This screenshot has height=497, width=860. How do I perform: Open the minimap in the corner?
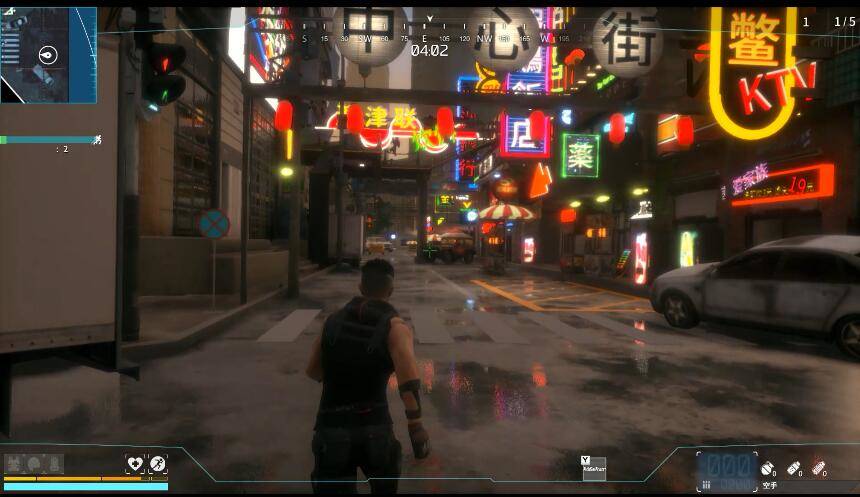point(48,55)
